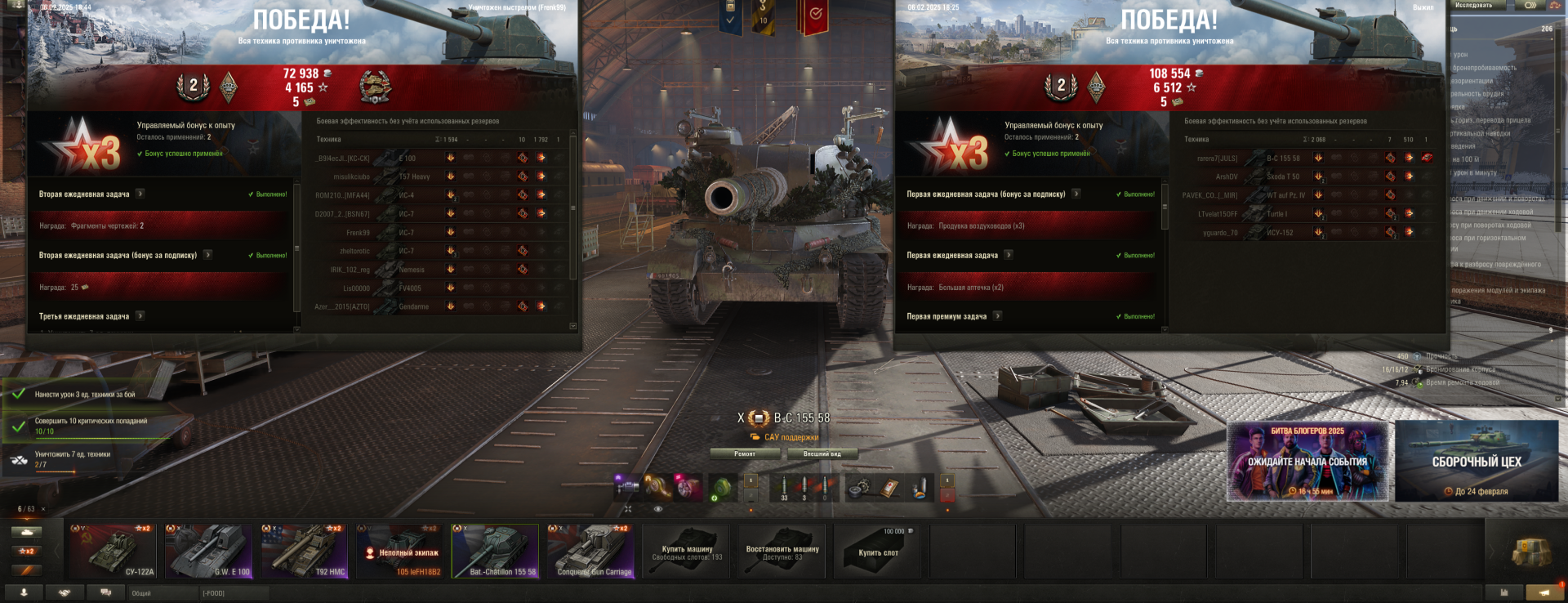Toggle the x2 bonus carousel filter
Image resolution: width=1568 pixels, height=603 pixels.
26,551
